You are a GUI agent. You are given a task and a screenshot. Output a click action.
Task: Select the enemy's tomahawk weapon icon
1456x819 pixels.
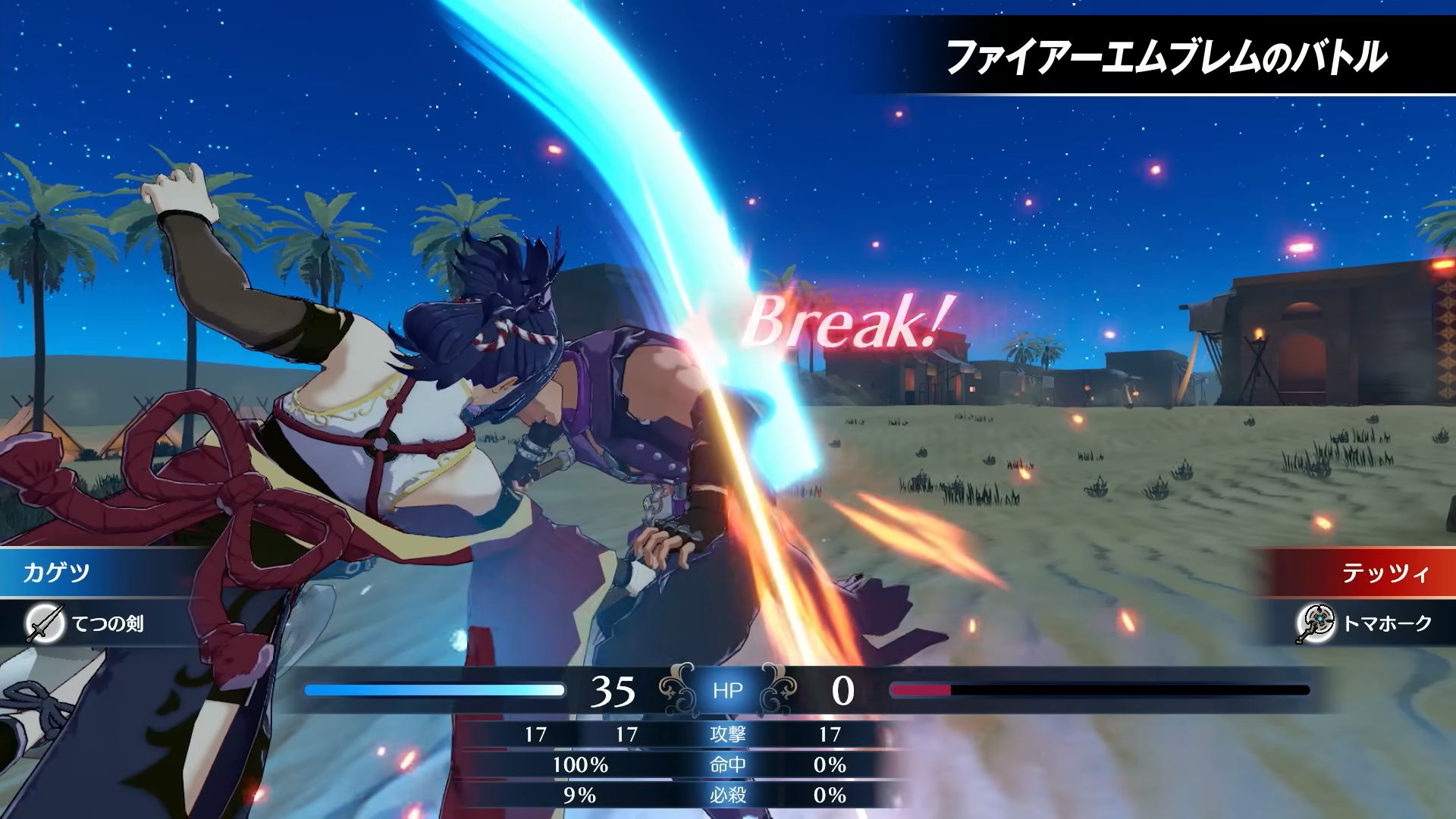pos(1314,624)
